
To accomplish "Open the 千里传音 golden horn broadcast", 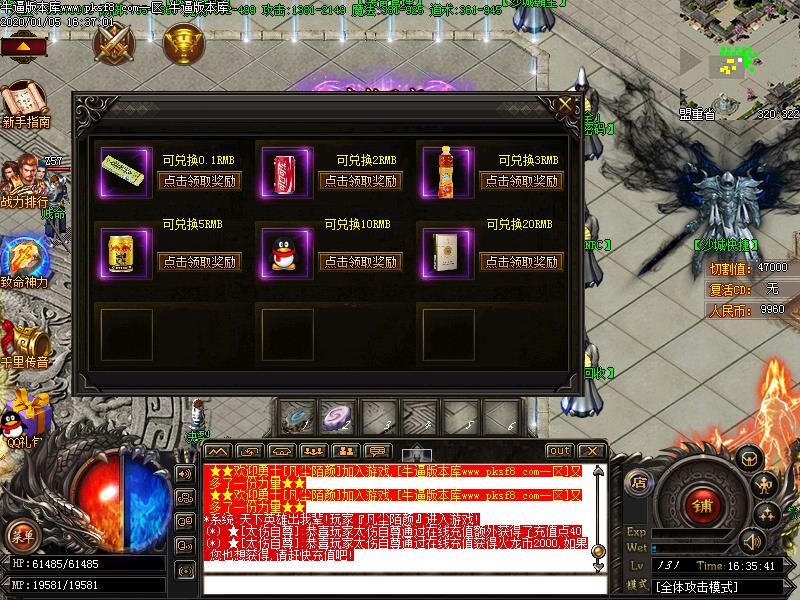I will click(x=26, y=342).
